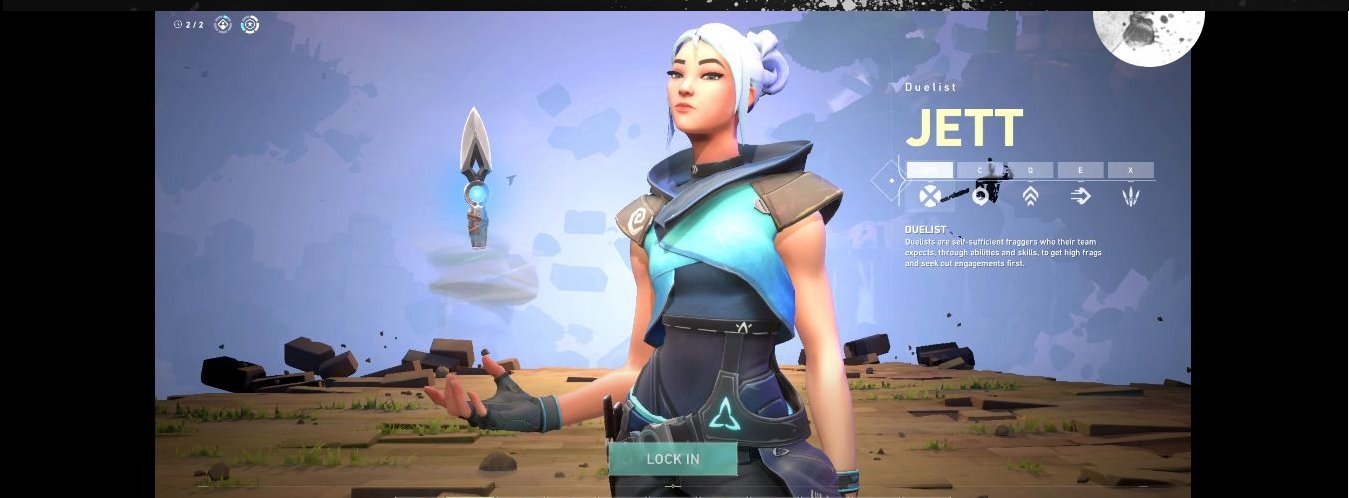Click the diamond-shaped agent info marker
1349x498 pixels.
(x=889, y=181)
